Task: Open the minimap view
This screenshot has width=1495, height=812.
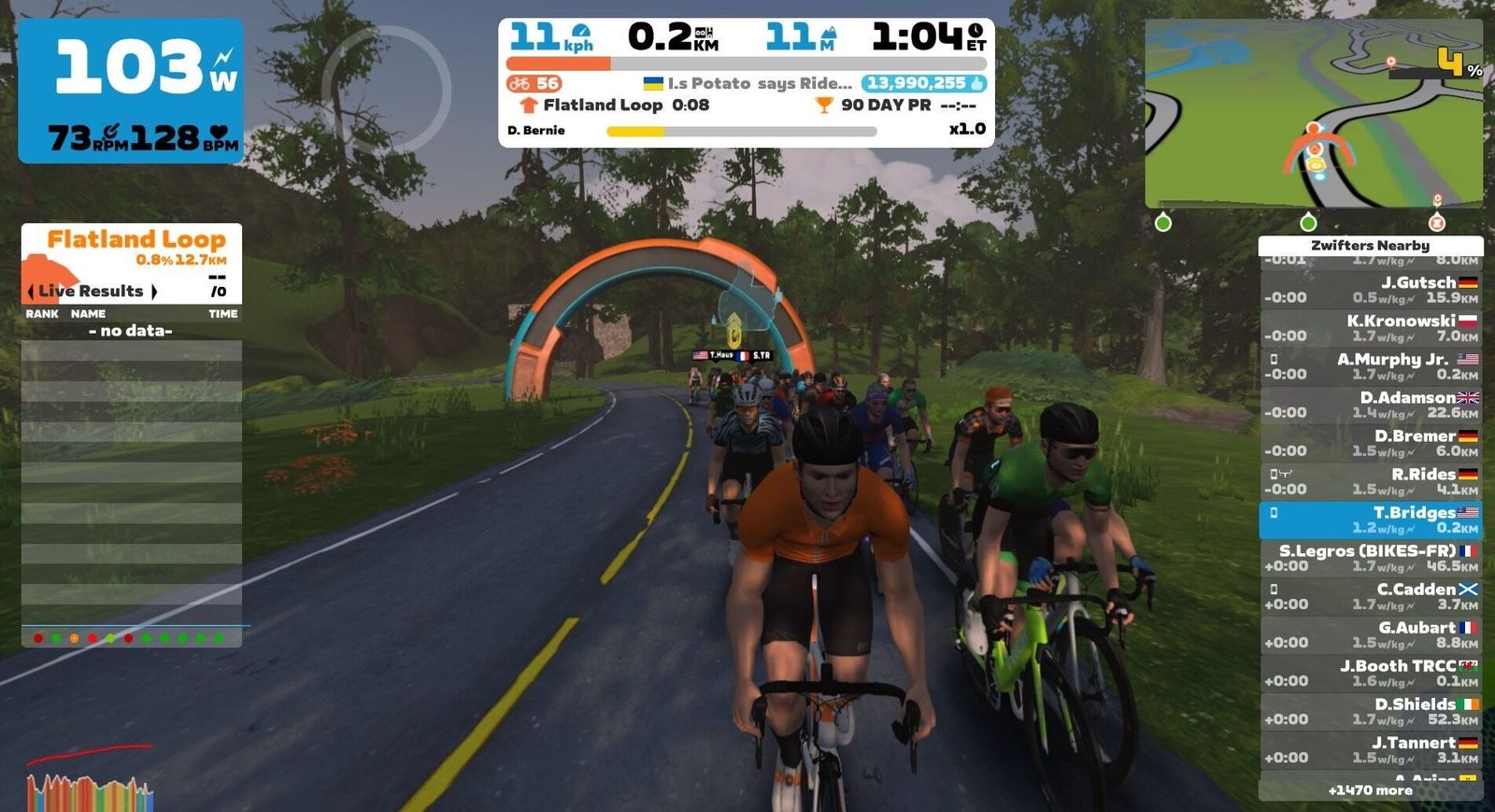Action: pyautogui.click(x=1313, y=114)
